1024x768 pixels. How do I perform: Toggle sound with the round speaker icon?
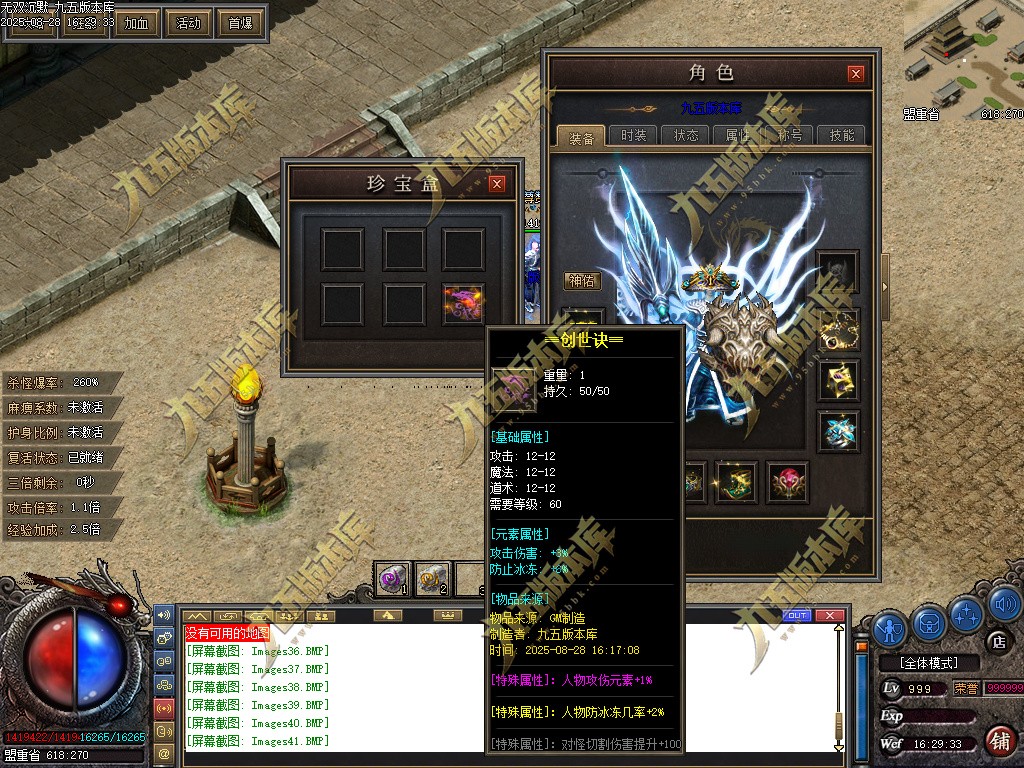coord(1004,603)
